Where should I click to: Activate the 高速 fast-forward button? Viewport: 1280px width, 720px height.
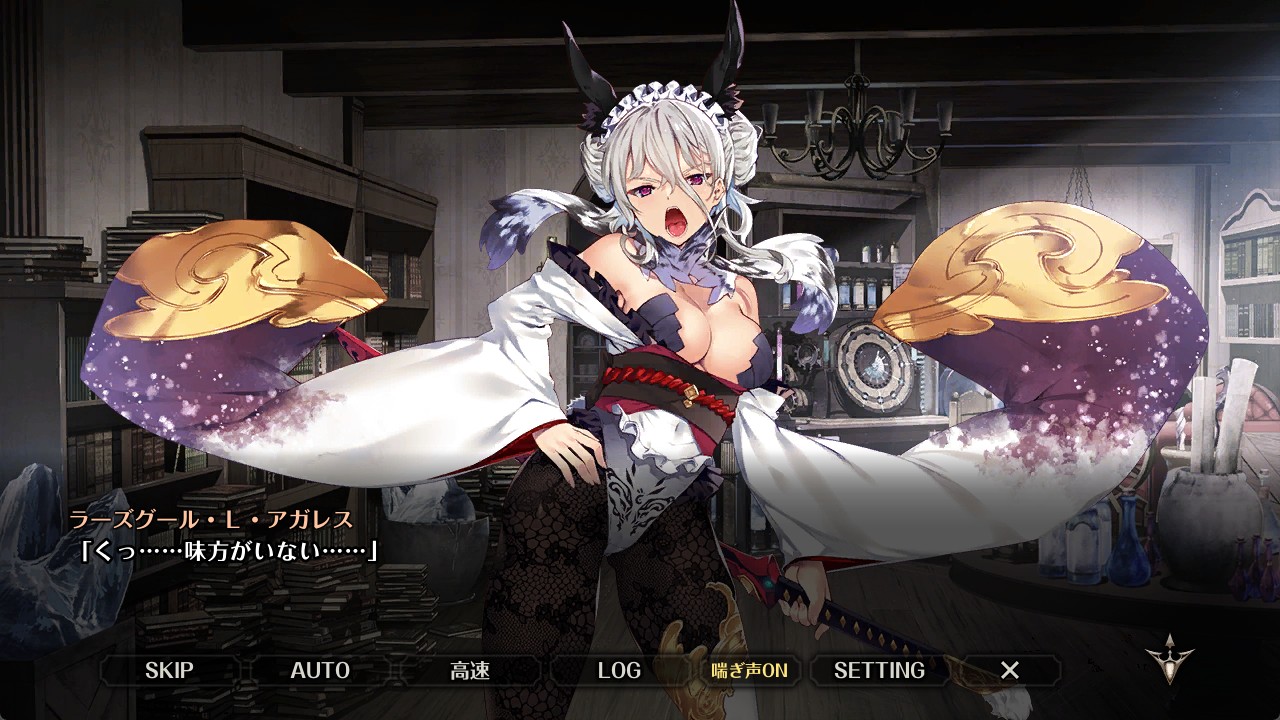pos(469,670)
